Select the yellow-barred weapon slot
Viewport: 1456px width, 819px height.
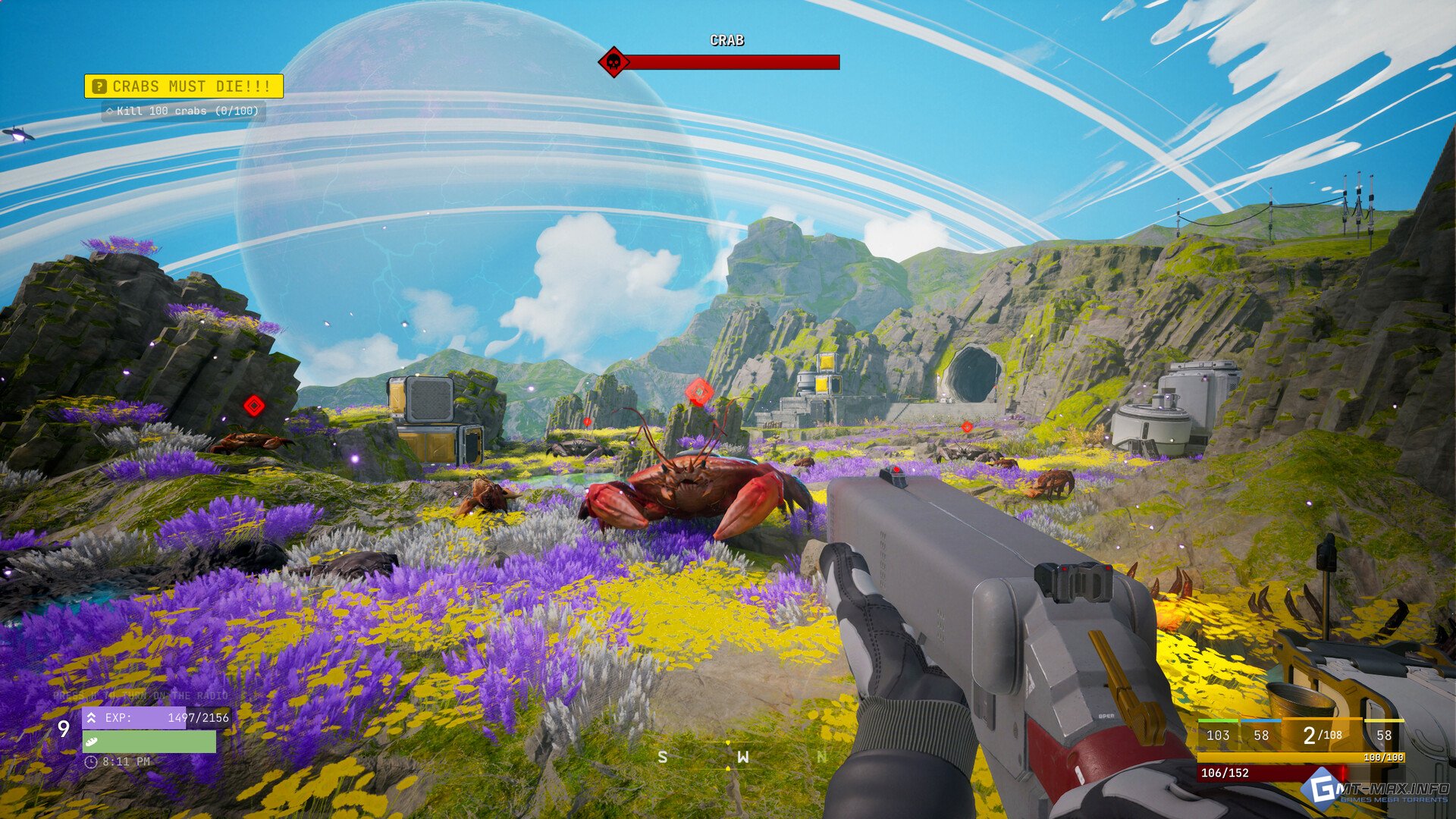pyautogui.click(x=1384, y=735)
